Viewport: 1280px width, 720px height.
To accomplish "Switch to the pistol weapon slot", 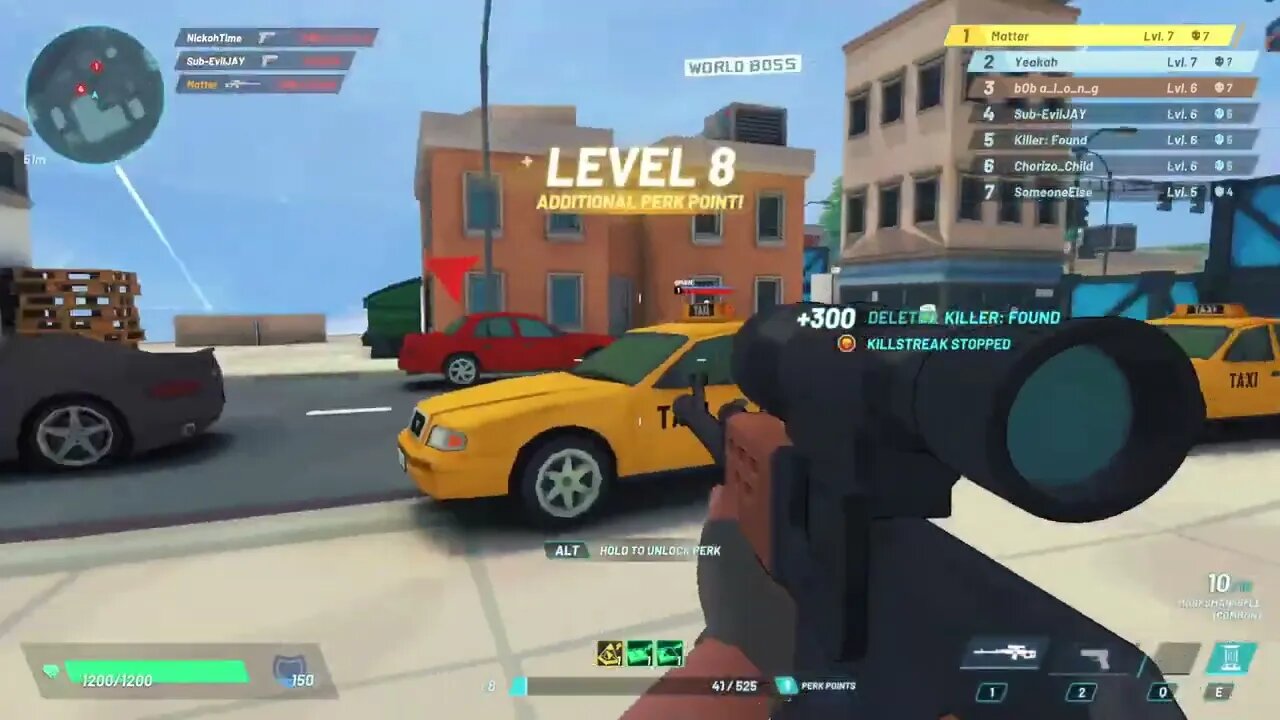I will 1095,658.
